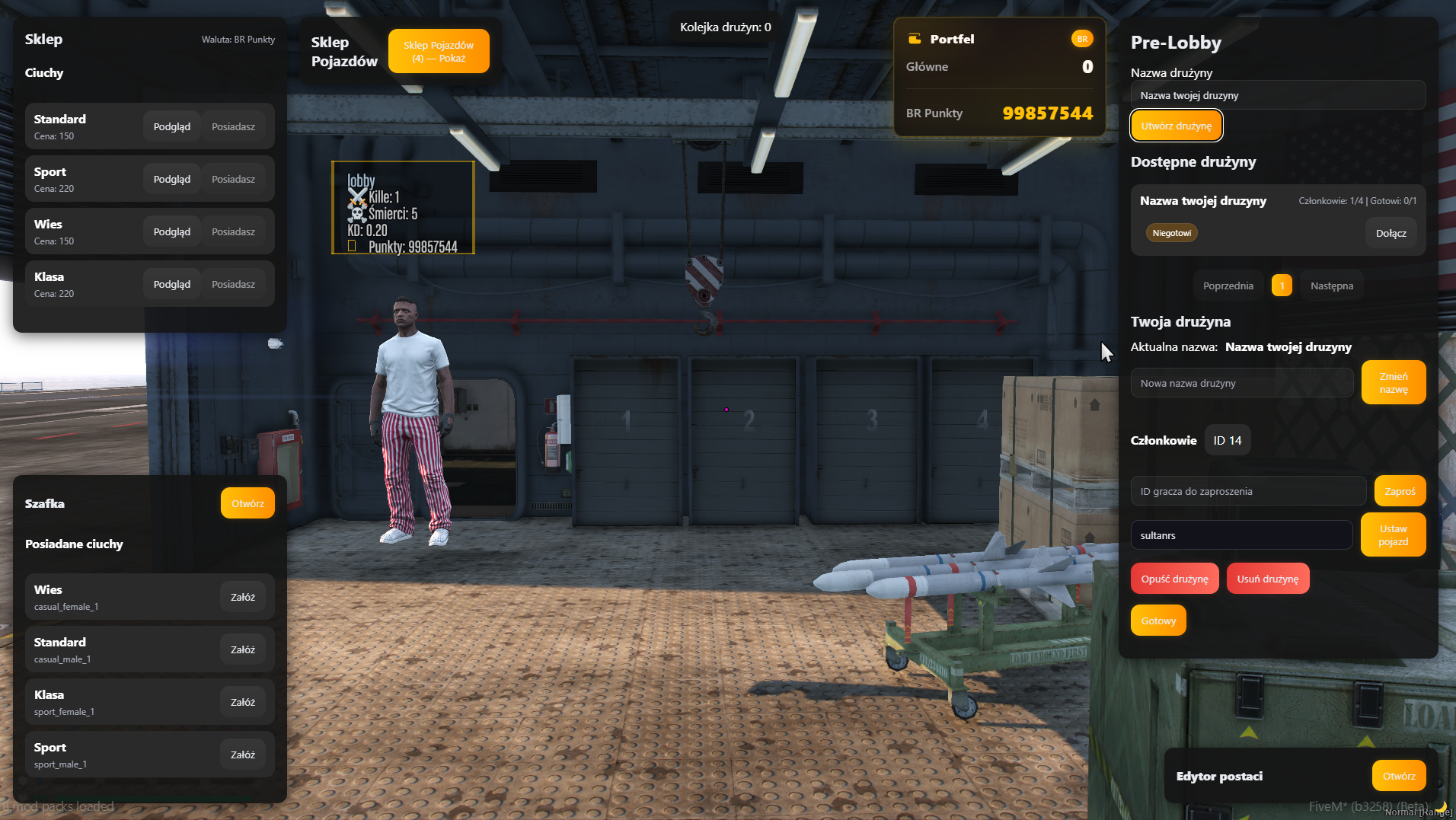Invite a player with Zaproś
This screenshot has height=820, width=1456.
pyautogui.click(x=1400, y=491)
